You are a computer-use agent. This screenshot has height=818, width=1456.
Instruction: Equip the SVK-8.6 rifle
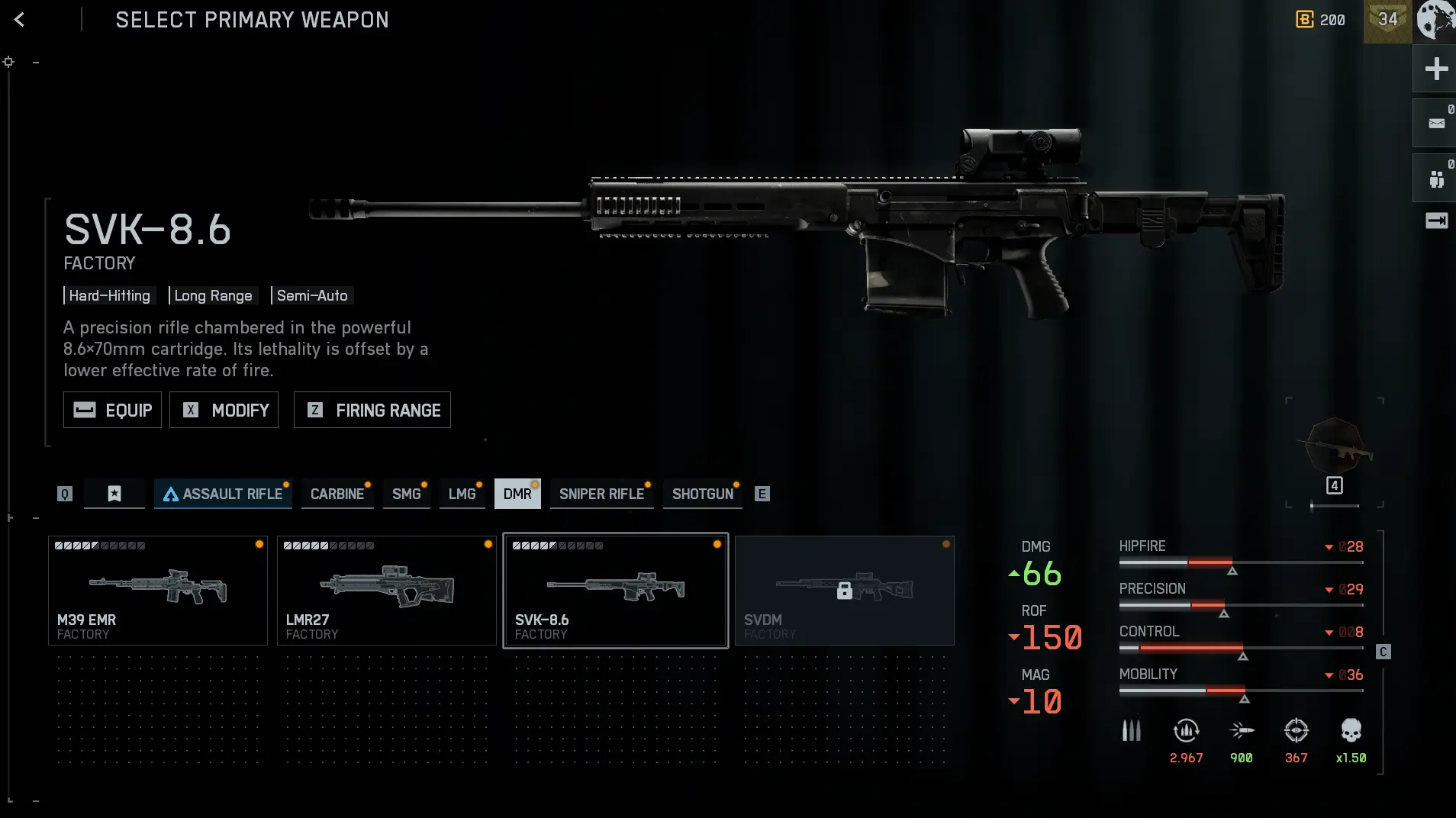tap(112, 410)
